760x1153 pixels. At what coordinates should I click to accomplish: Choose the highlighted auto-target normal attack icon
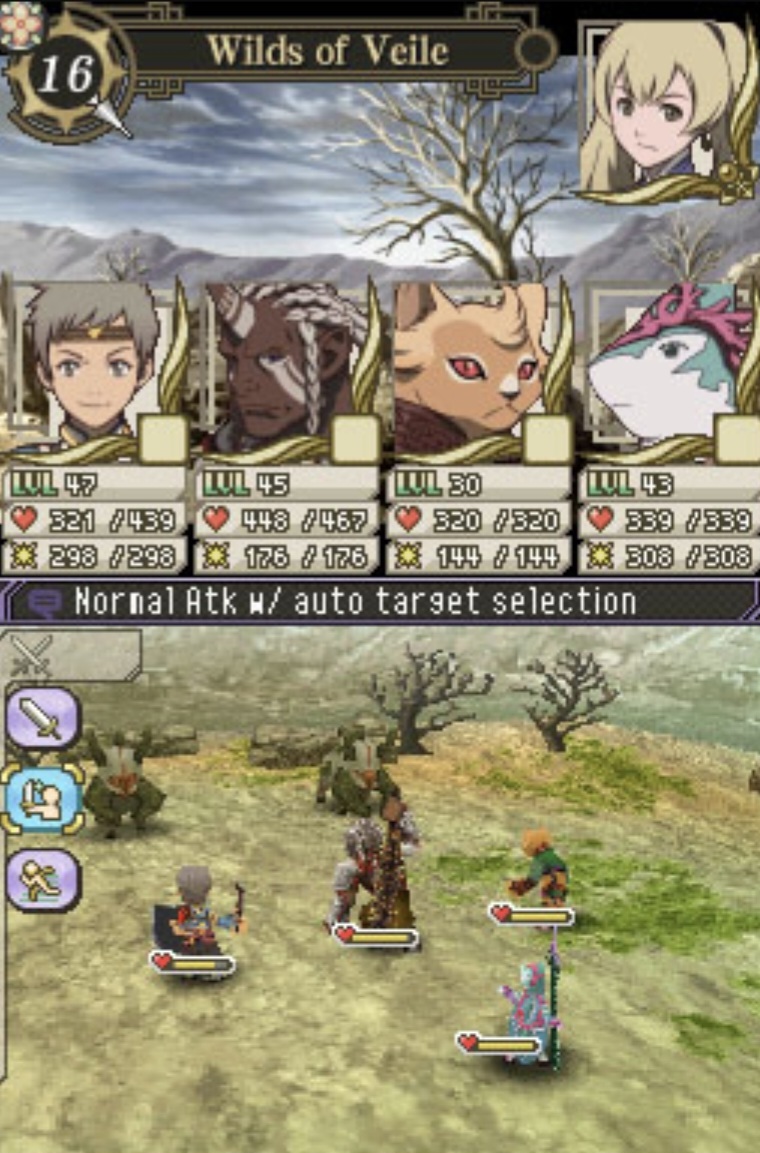tap(42, 799)
